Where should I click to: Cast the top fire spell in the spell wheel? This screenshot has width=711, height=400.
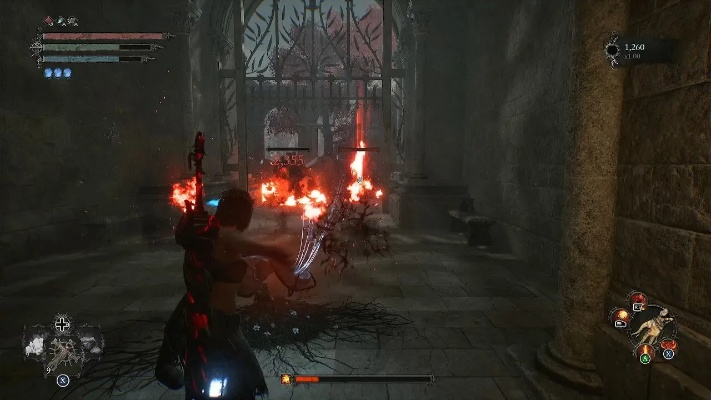coord(637,298)
